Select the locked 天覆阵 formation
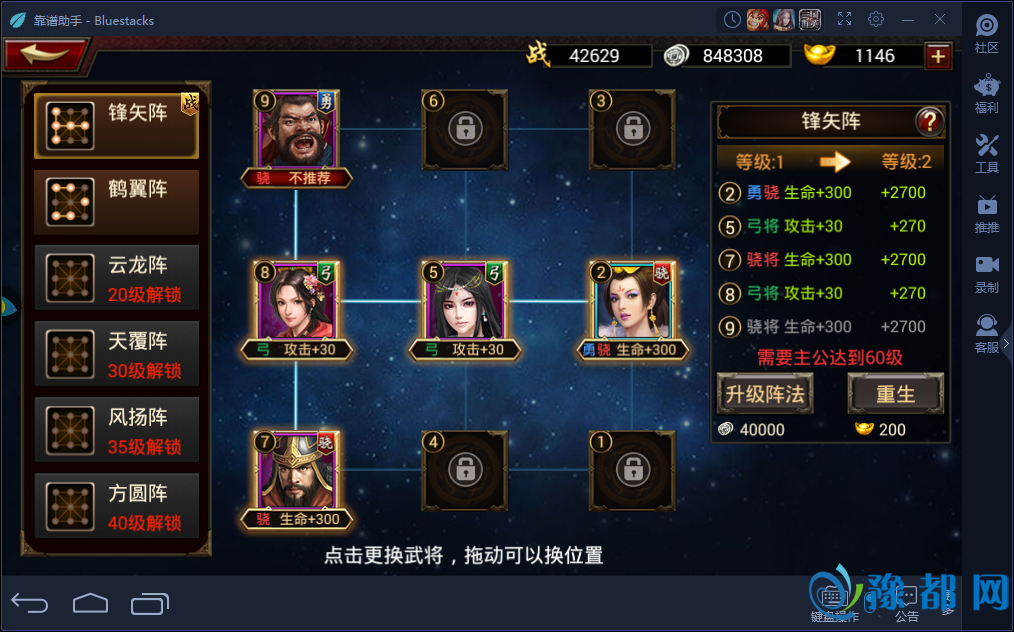 [x=116, y=353]
